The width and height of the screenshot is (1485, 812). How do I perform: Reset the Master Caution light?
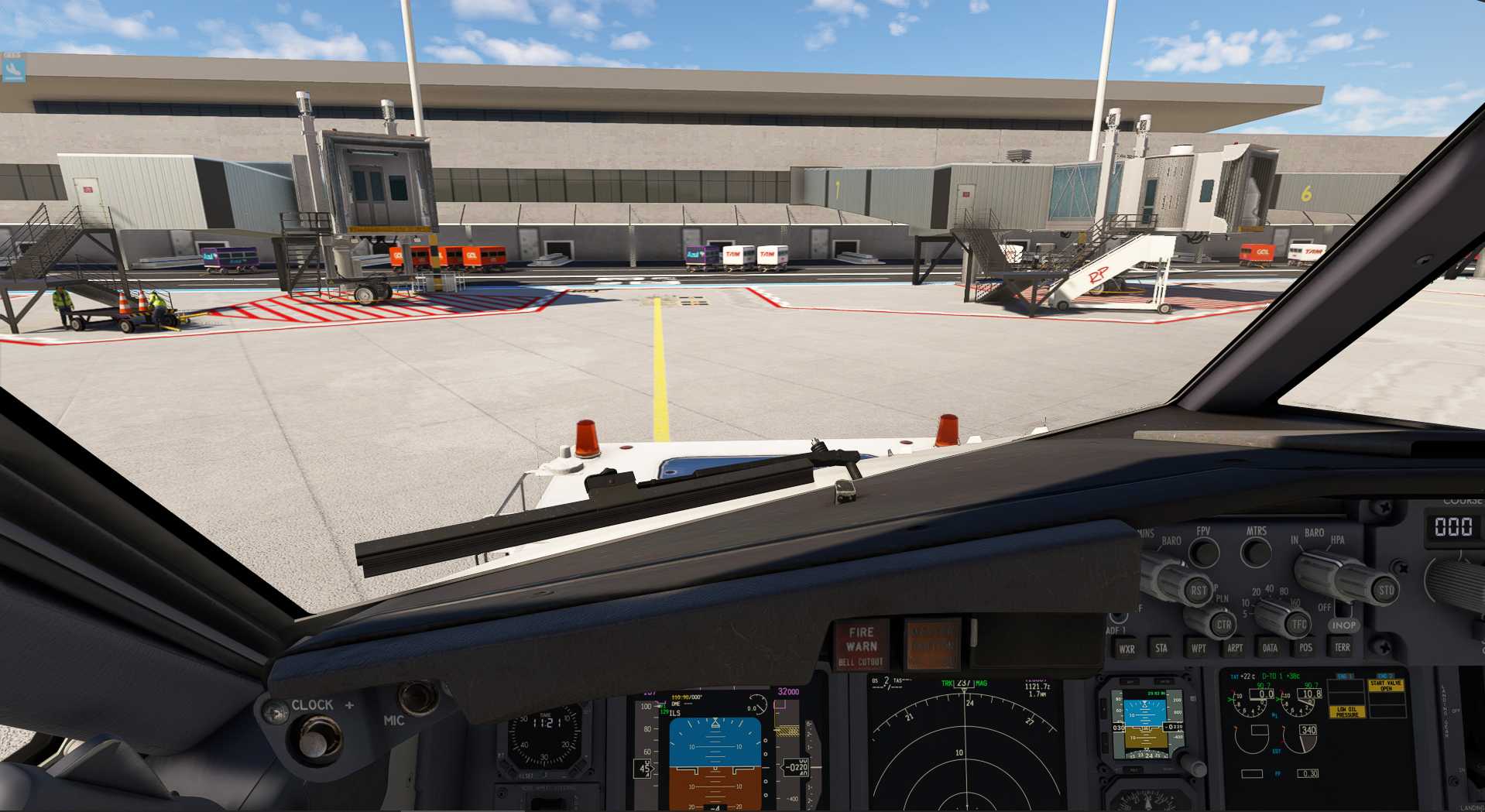pyautogui.click(x=932, y=644)
